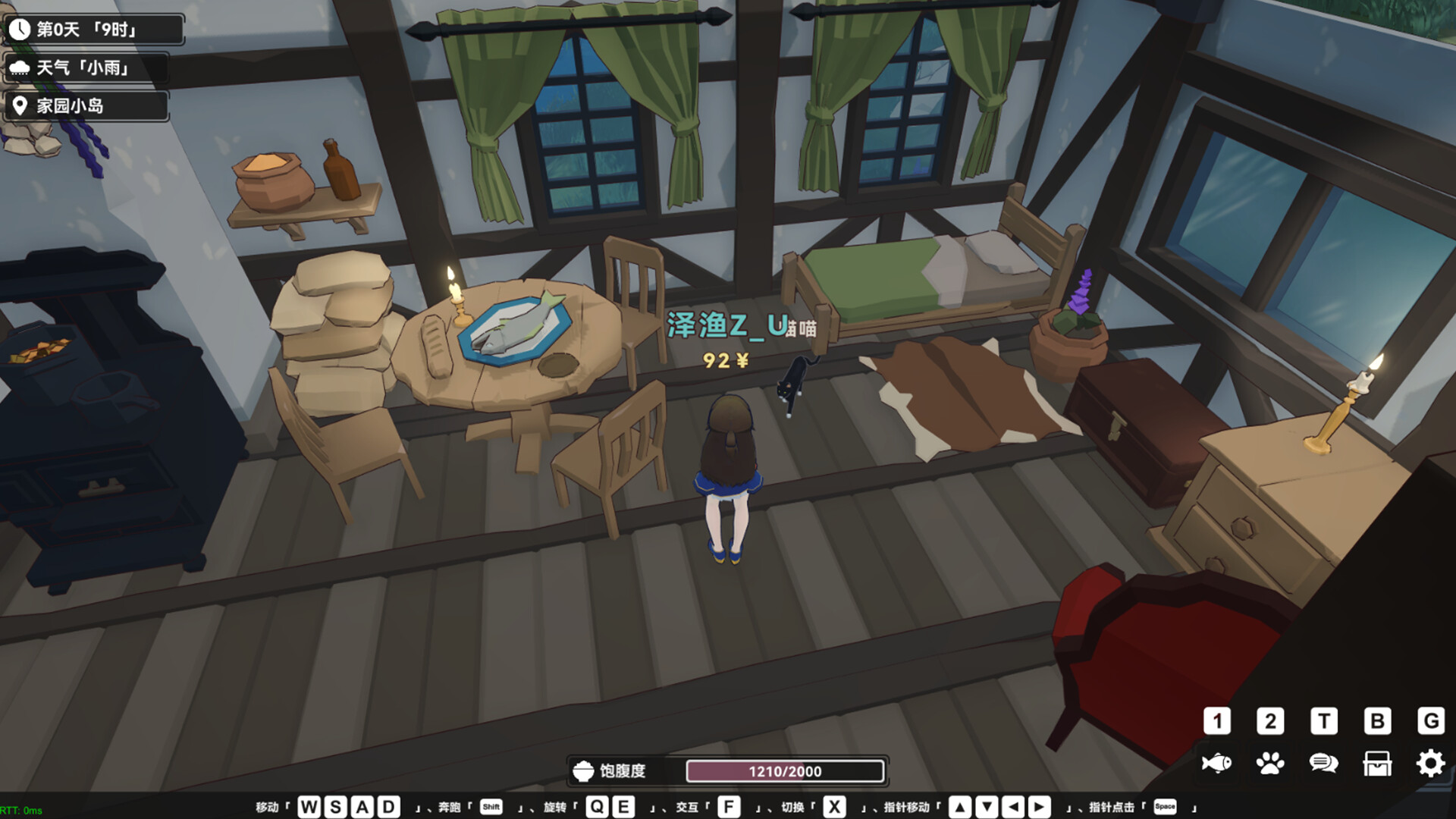The height and width of the screenshot is (819, 1456).
Task: Click the weather cloud icon for 小雨
Action: coord(20,68)
